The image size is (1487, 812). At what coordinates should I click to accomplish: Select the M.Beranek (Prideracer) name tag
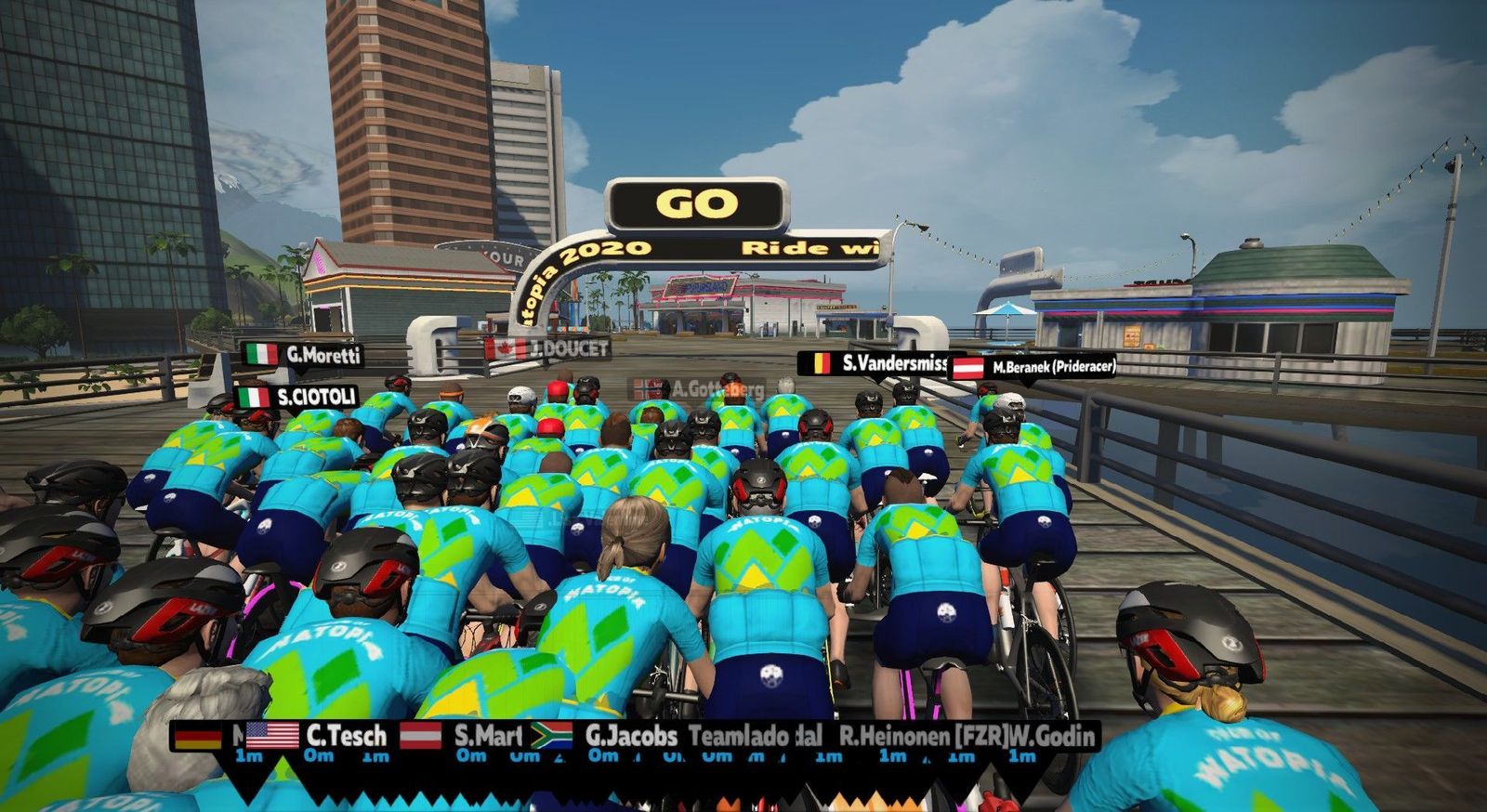[x=1034, y=367]
